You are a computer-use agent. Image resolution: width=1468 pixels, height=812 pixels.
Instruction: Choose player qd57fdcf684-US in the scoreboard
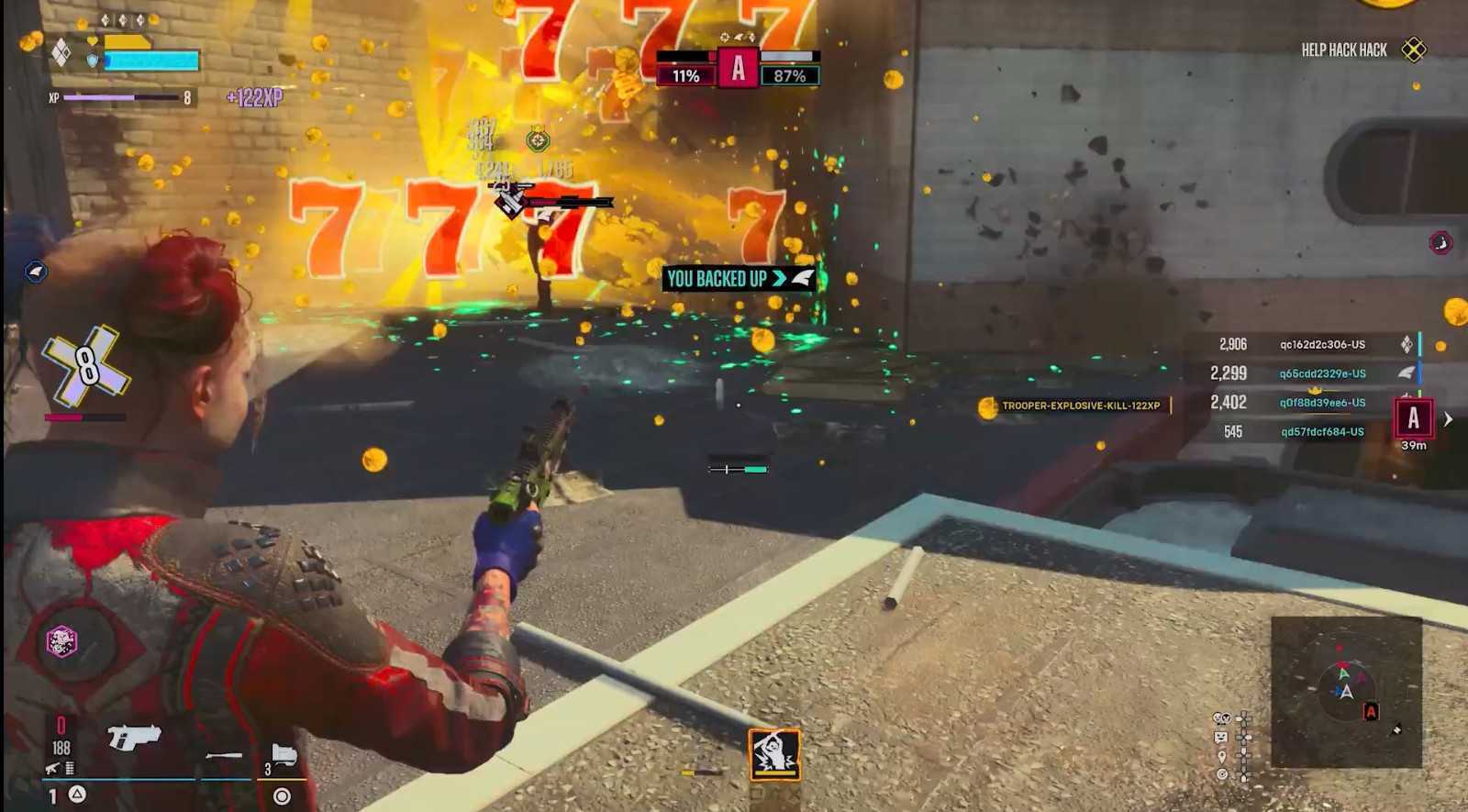point(1321,431)
